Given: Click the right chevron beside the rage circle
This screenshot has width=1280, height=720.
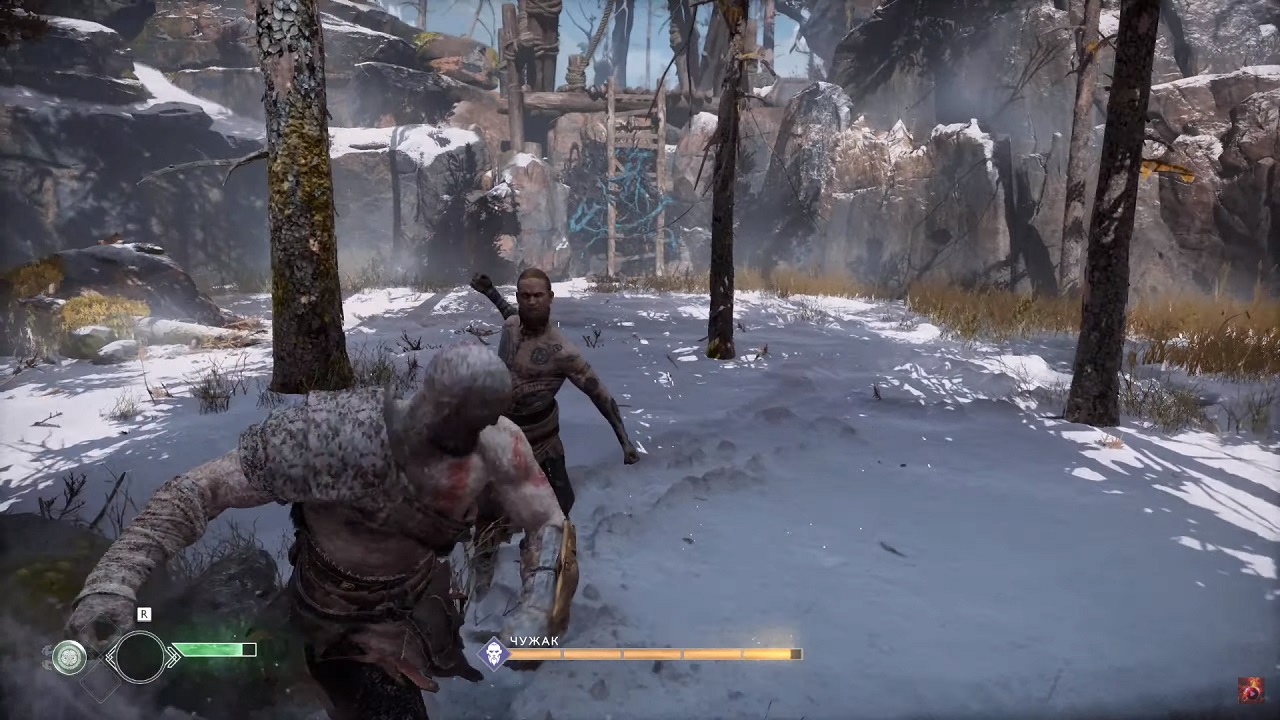Looking at the screenshot, I should click(x=172, y=656).
